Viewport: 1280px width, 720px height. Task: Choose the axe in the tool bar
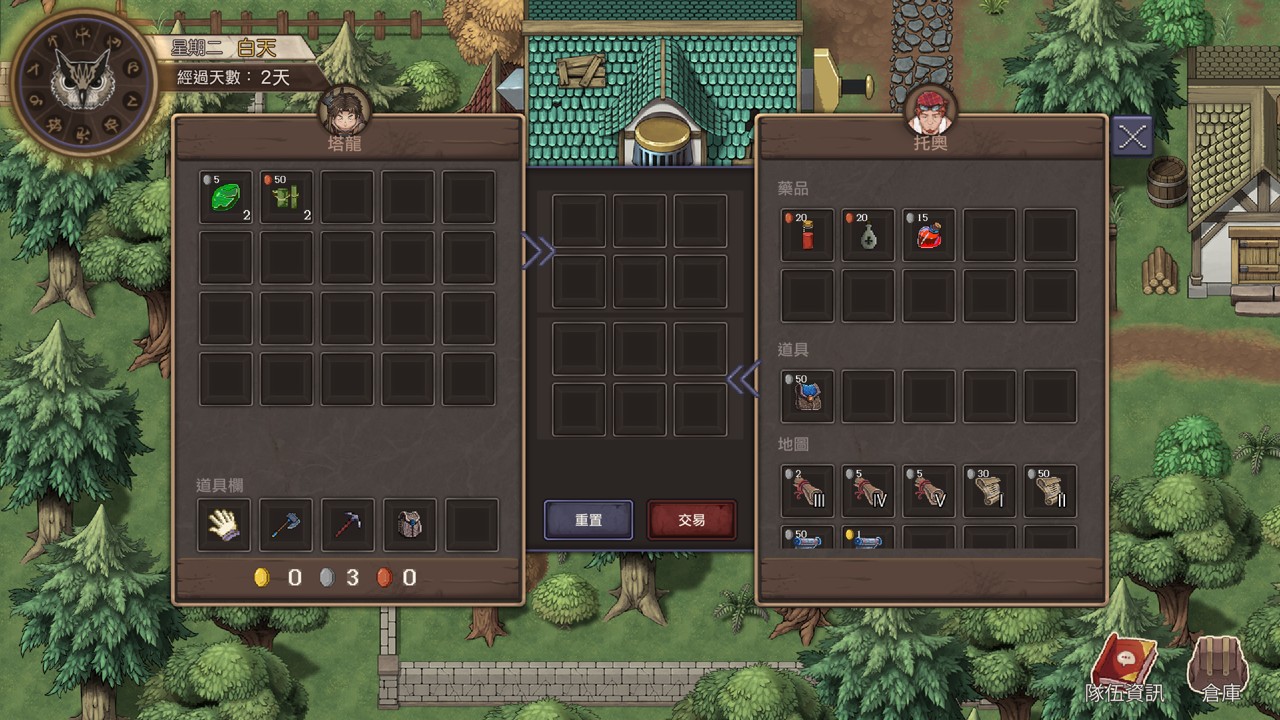click(286, 525)
